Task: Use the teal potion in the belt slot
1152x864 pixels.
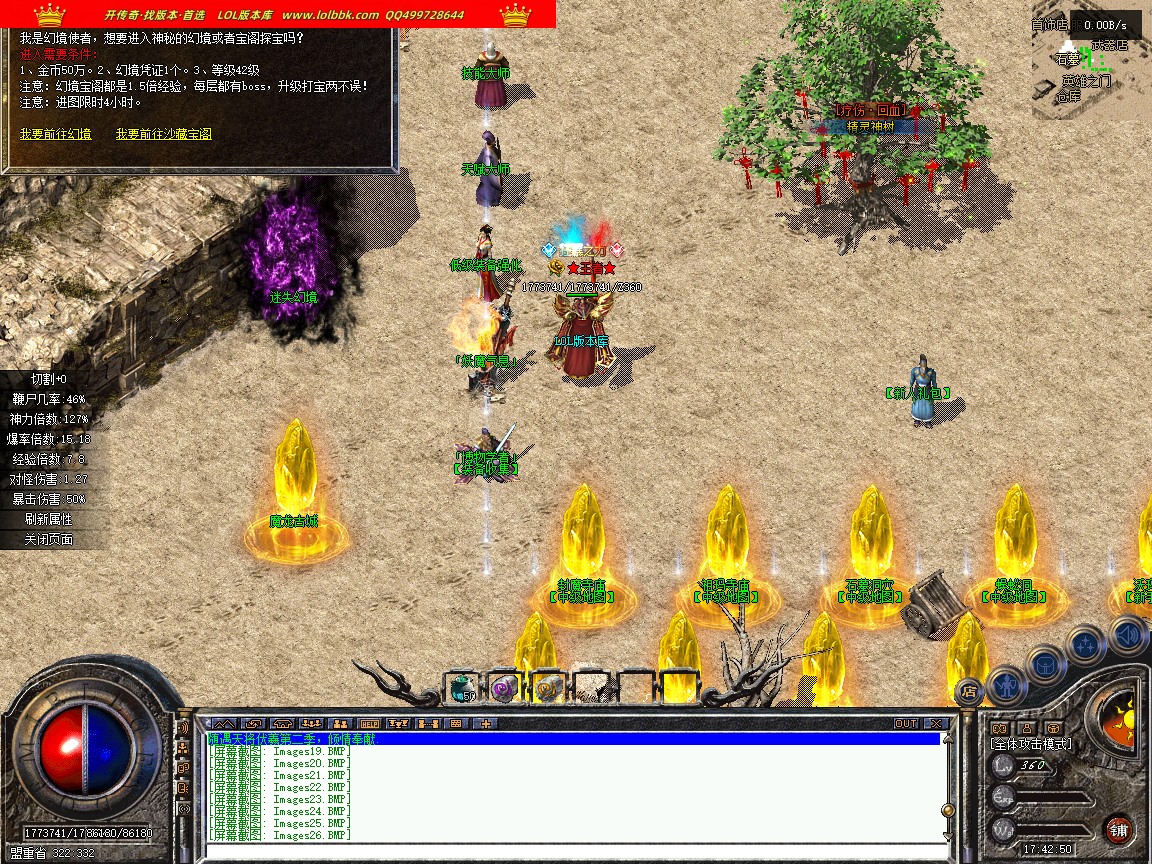Action: coord(460,687)
